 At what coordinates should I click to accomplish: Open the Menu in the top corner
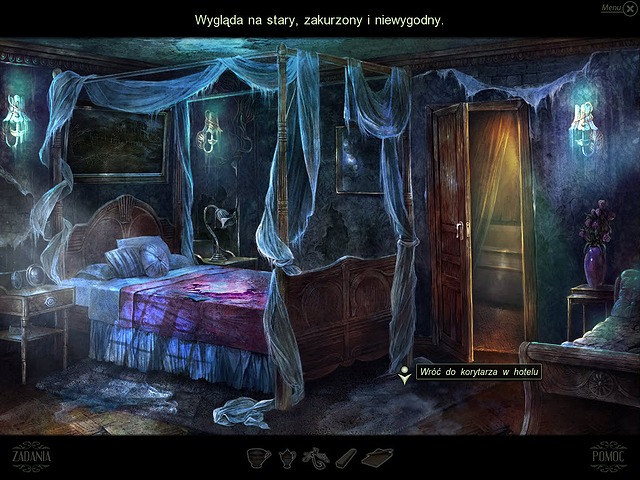[x=611, y=8]
